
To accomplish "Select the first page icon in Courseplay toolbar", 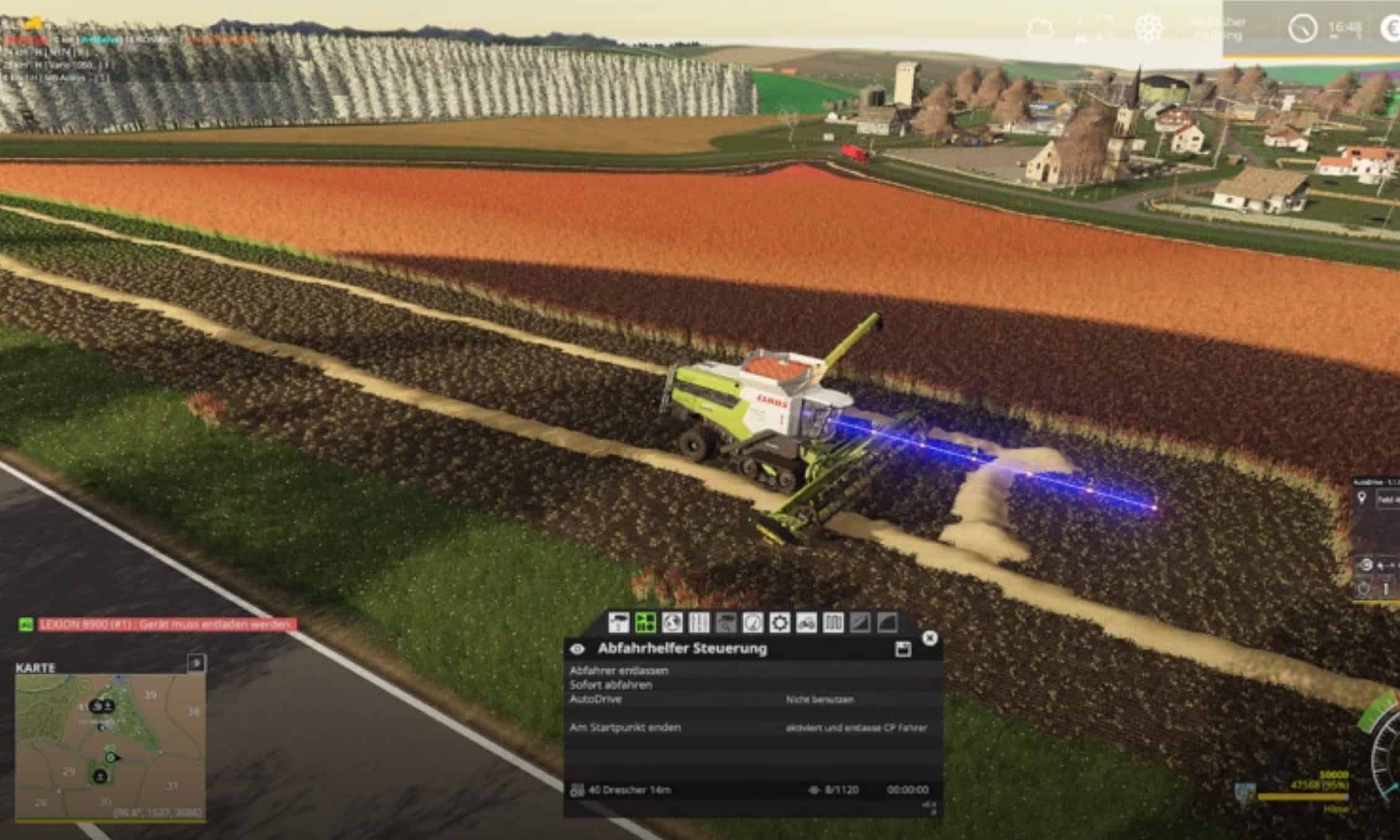I will [x=618, y=622].
